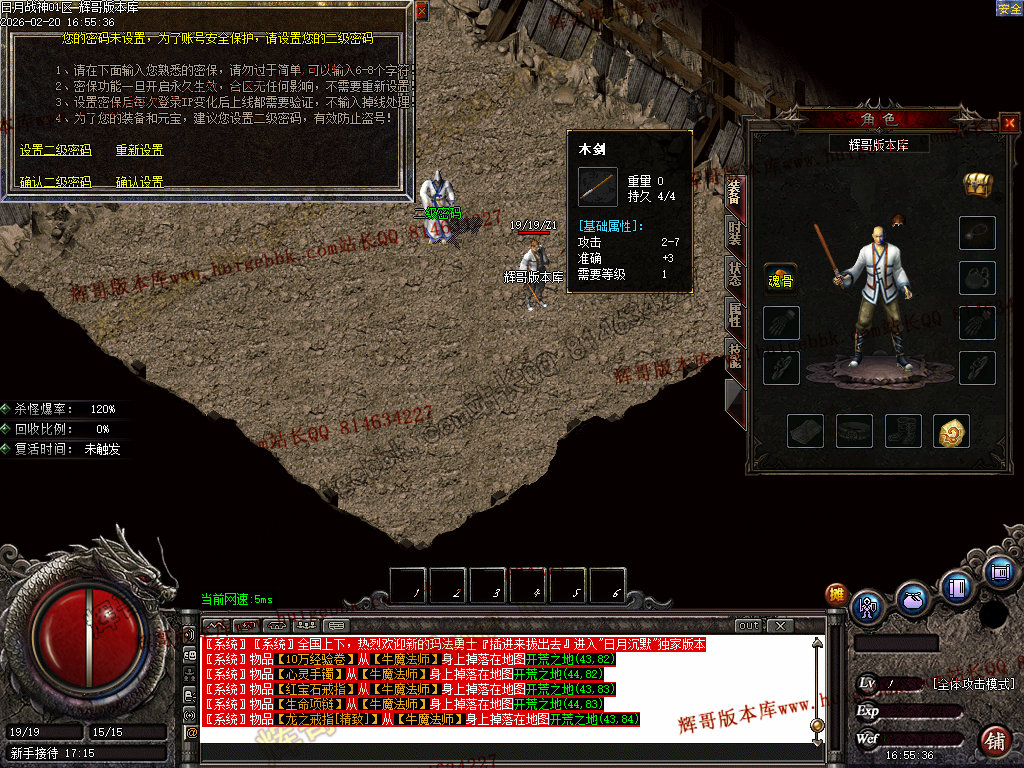Open the orange 摊 stall button
1024x768 pixels.
tap(836, 594)
